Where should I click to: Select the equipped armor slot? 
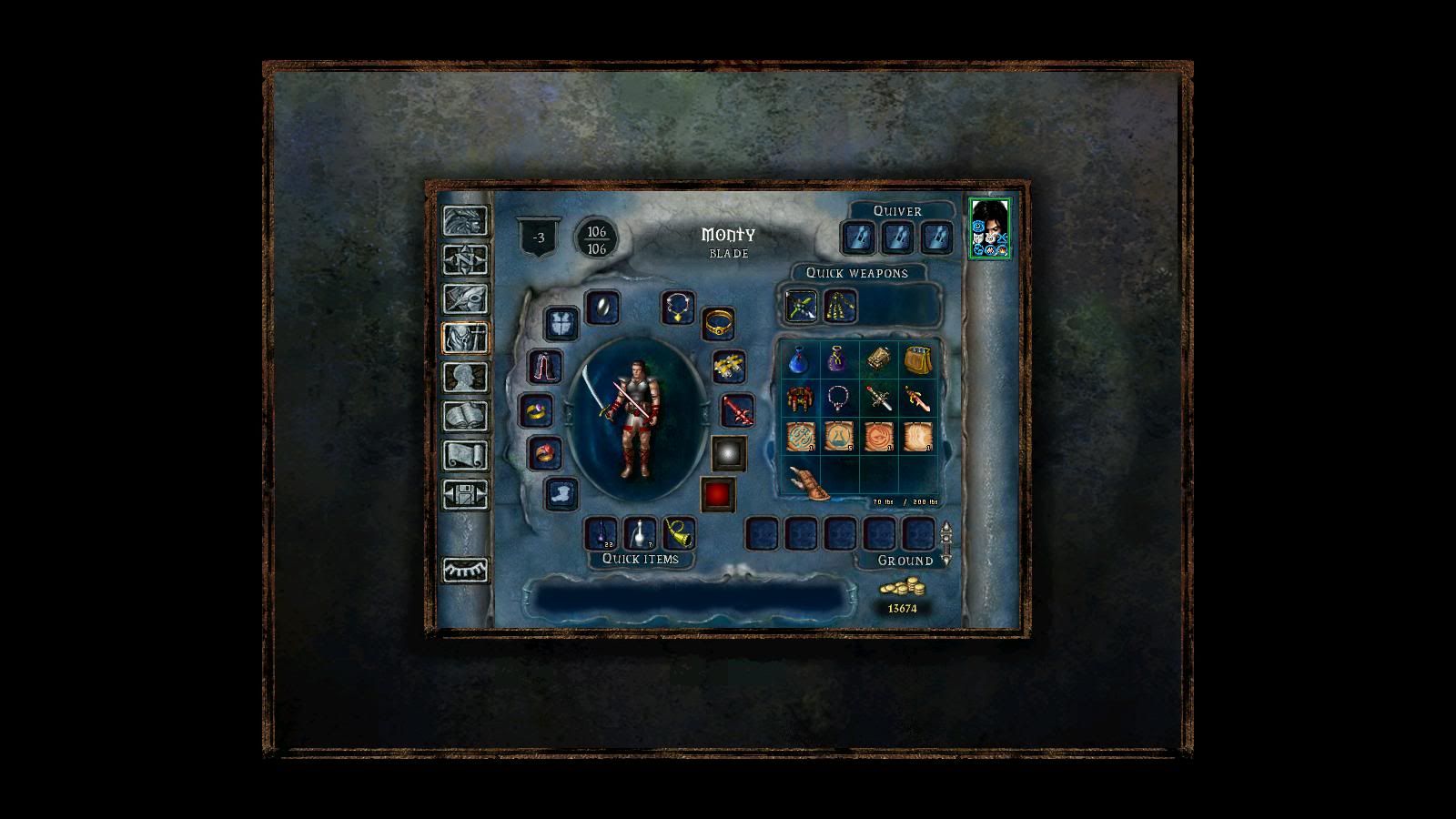coord(561,323)
